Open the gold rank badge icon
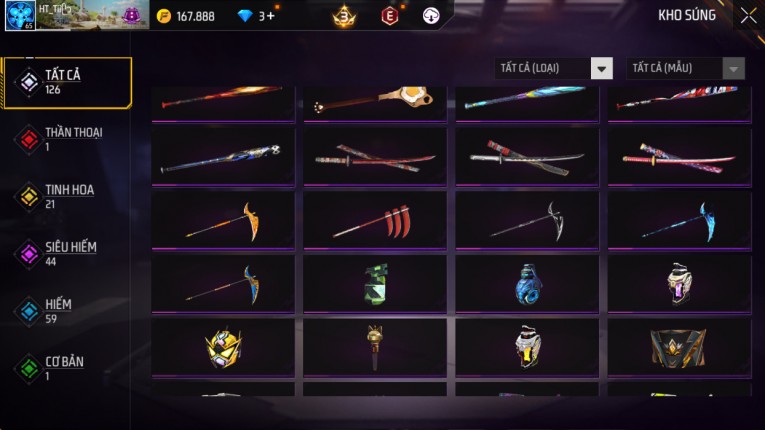This screenshot has width=765, height=430. [x=345, y=16]
